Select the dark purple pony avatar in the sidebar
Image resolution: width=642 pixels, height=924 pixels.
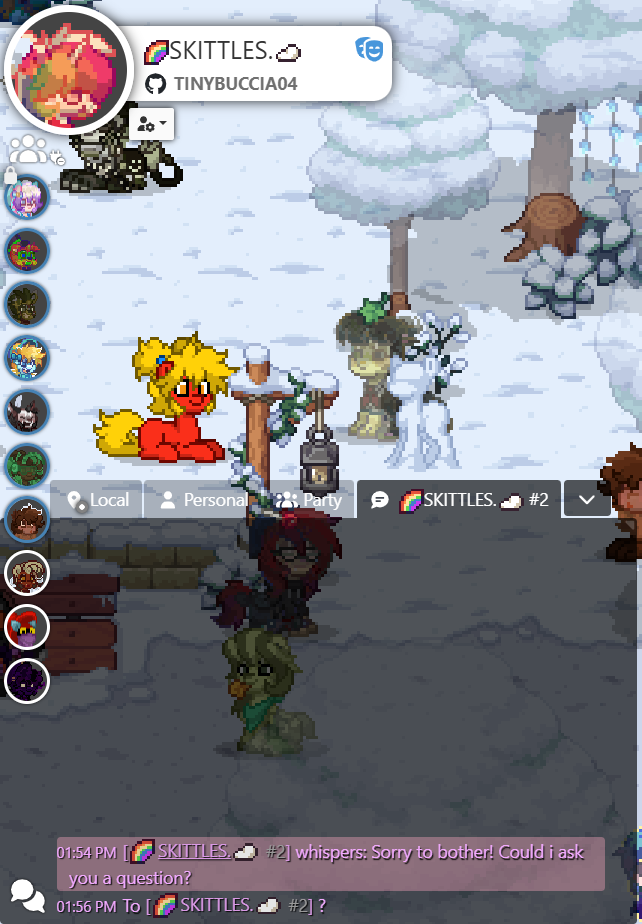click(27, 681)
